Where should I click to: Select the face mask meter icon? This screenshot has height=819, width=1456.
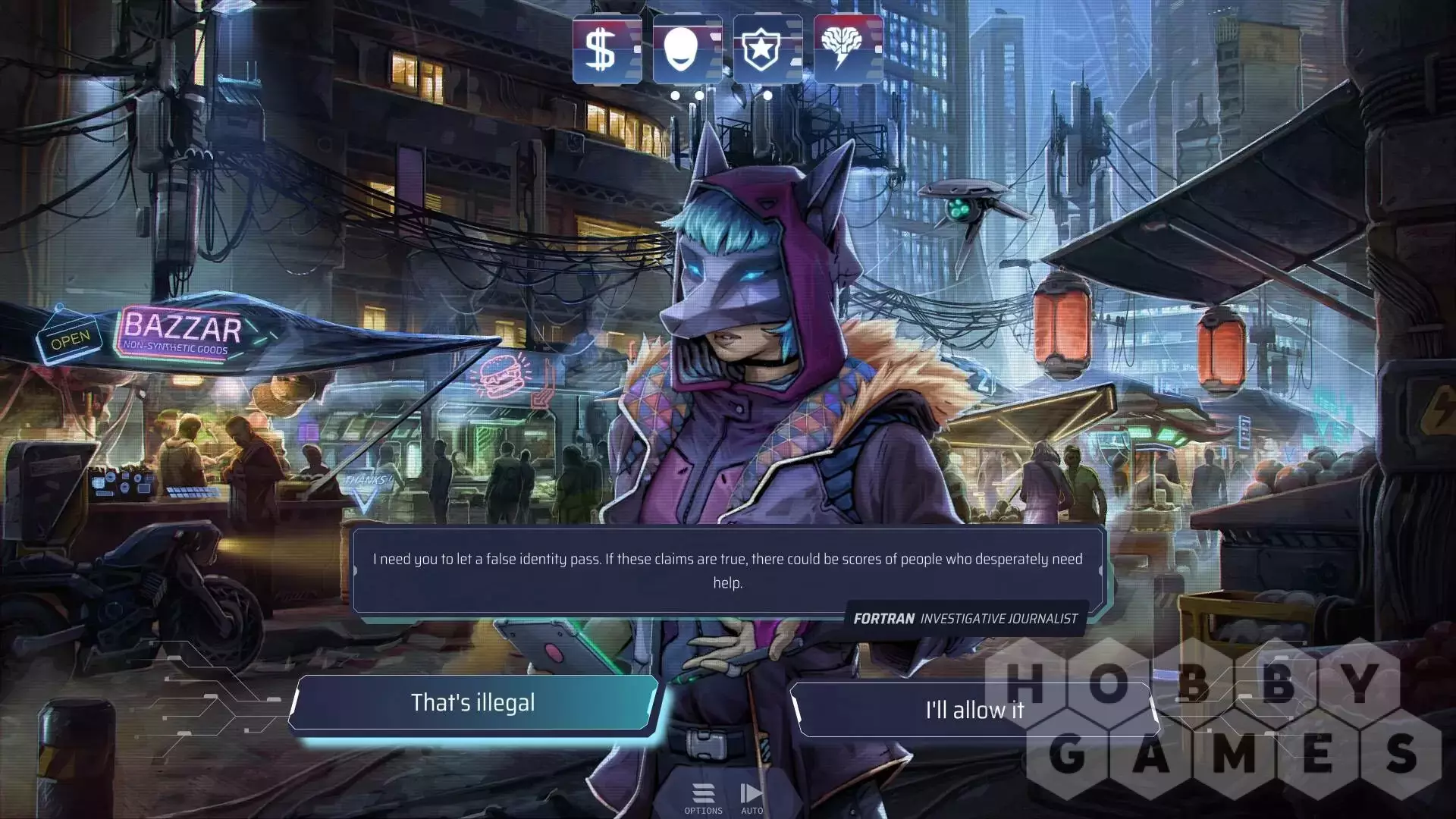tap(687, 49)
